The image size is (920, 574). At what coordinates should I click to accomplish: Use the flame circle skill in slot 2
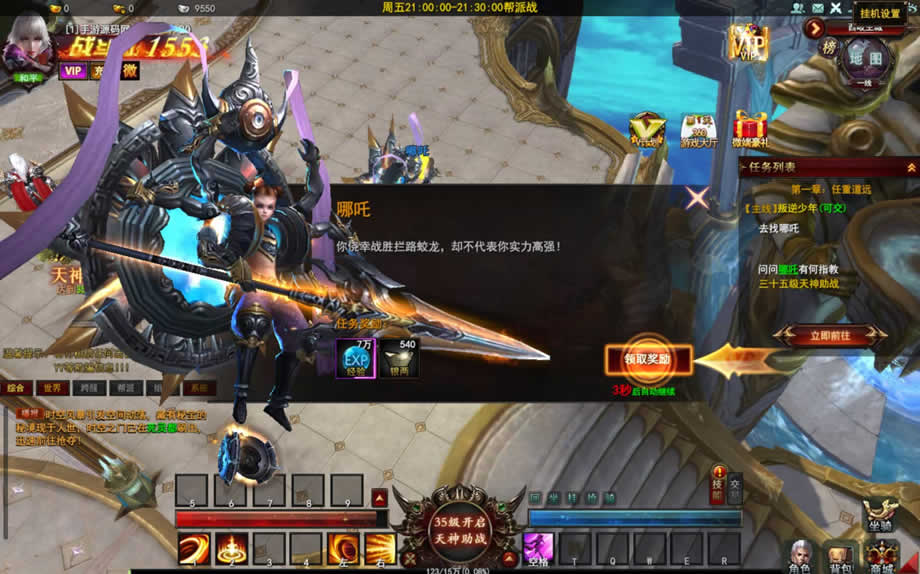pos(232,549)
